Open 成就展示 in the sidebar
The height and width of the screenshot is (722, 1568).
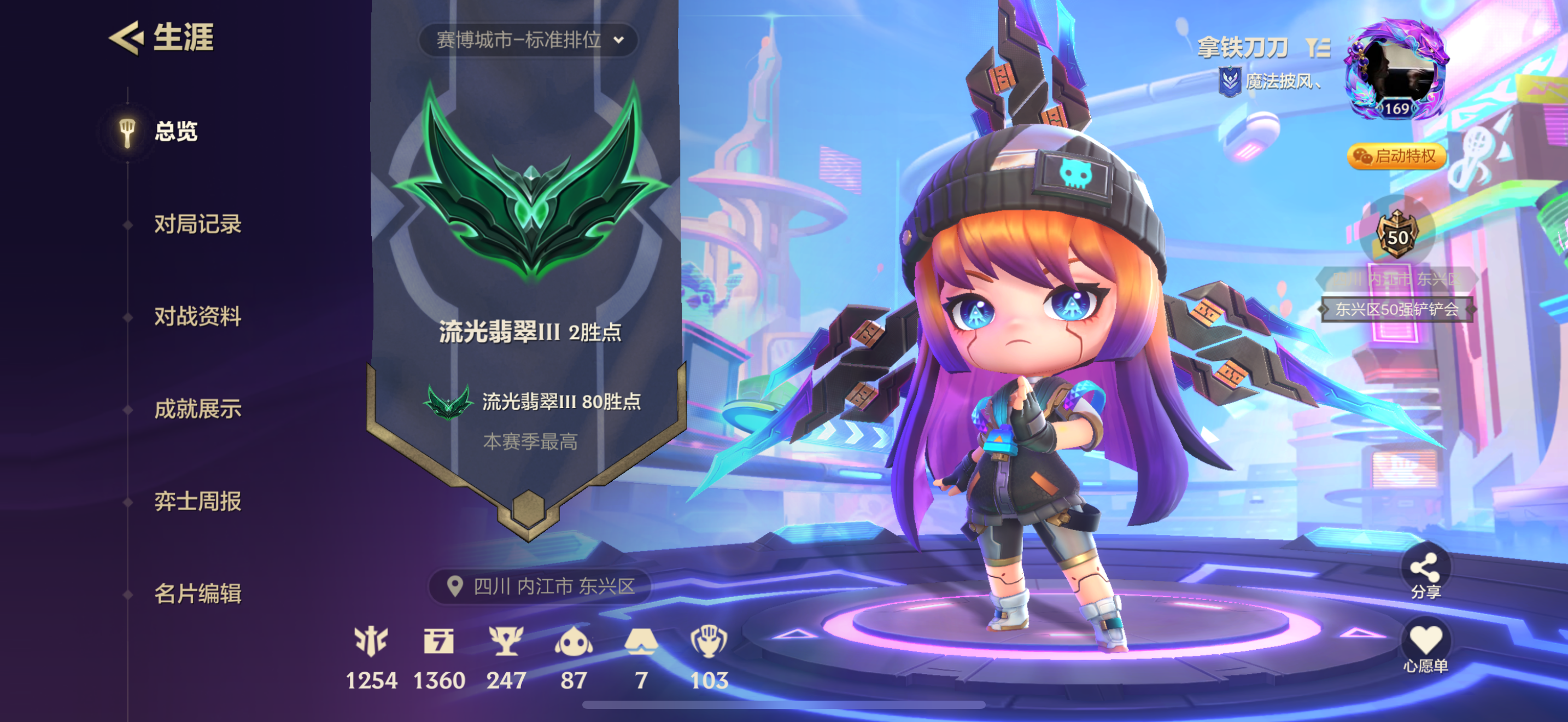(x=197, y=410)
